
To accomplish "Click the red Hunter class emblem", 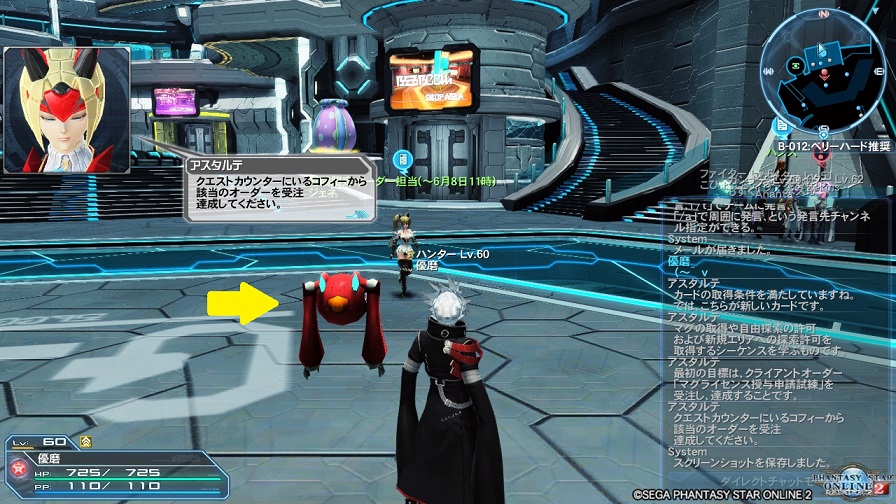I will [x=18, y=468].
